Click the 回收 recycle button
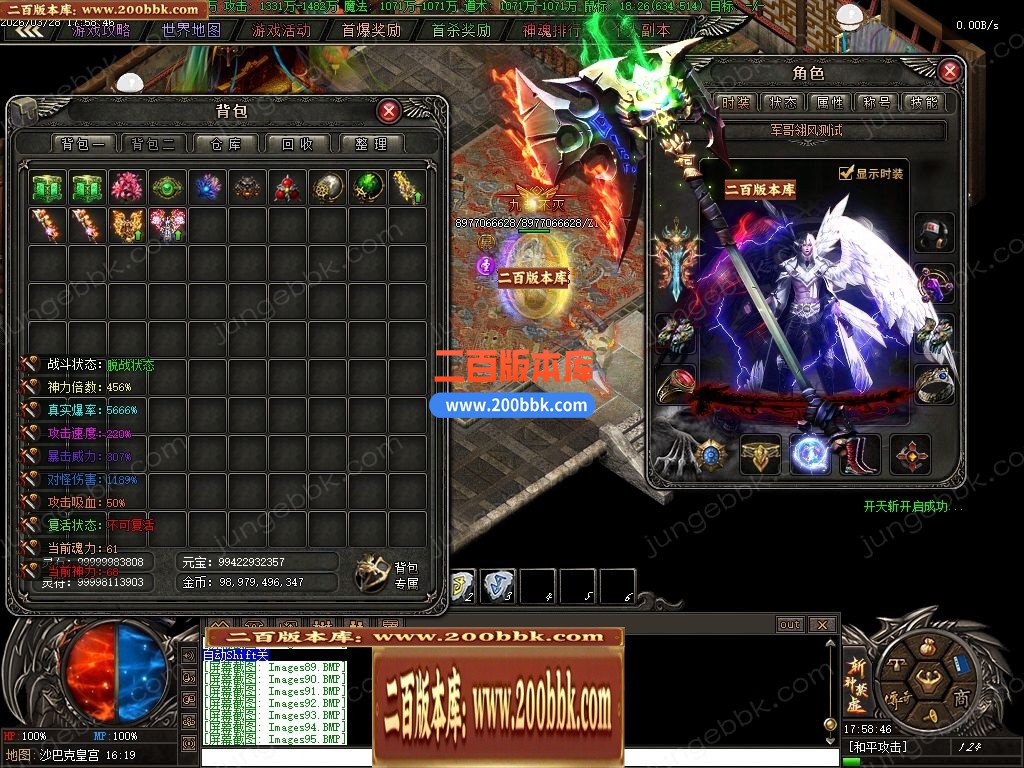1024x768 pixels. pos(297,144)
